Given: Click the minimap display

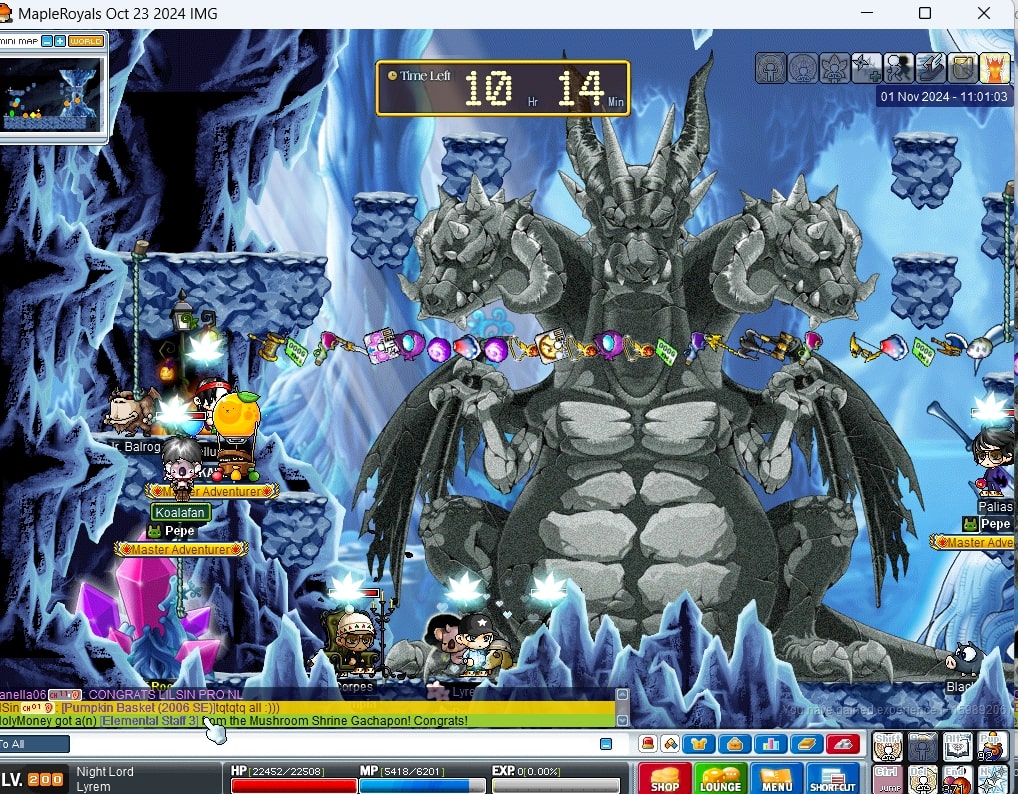Looking at the screenshot, I should 52,93.
